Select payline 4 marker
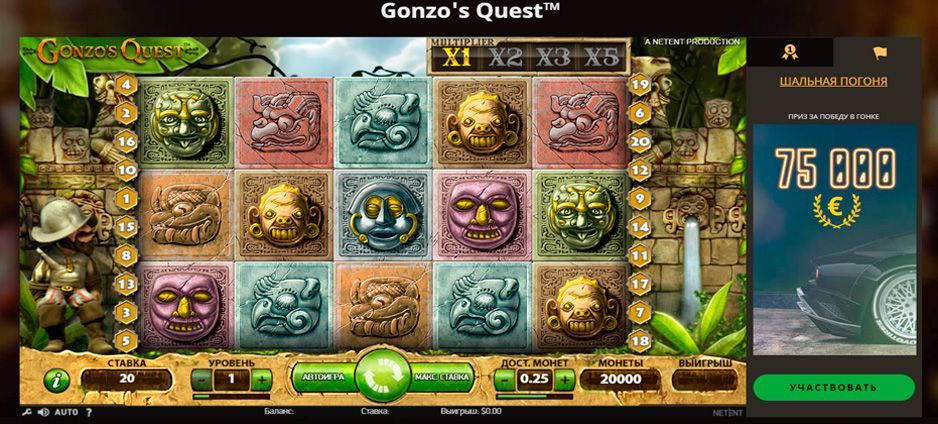938x424 pixels. (x=126, y=85)
